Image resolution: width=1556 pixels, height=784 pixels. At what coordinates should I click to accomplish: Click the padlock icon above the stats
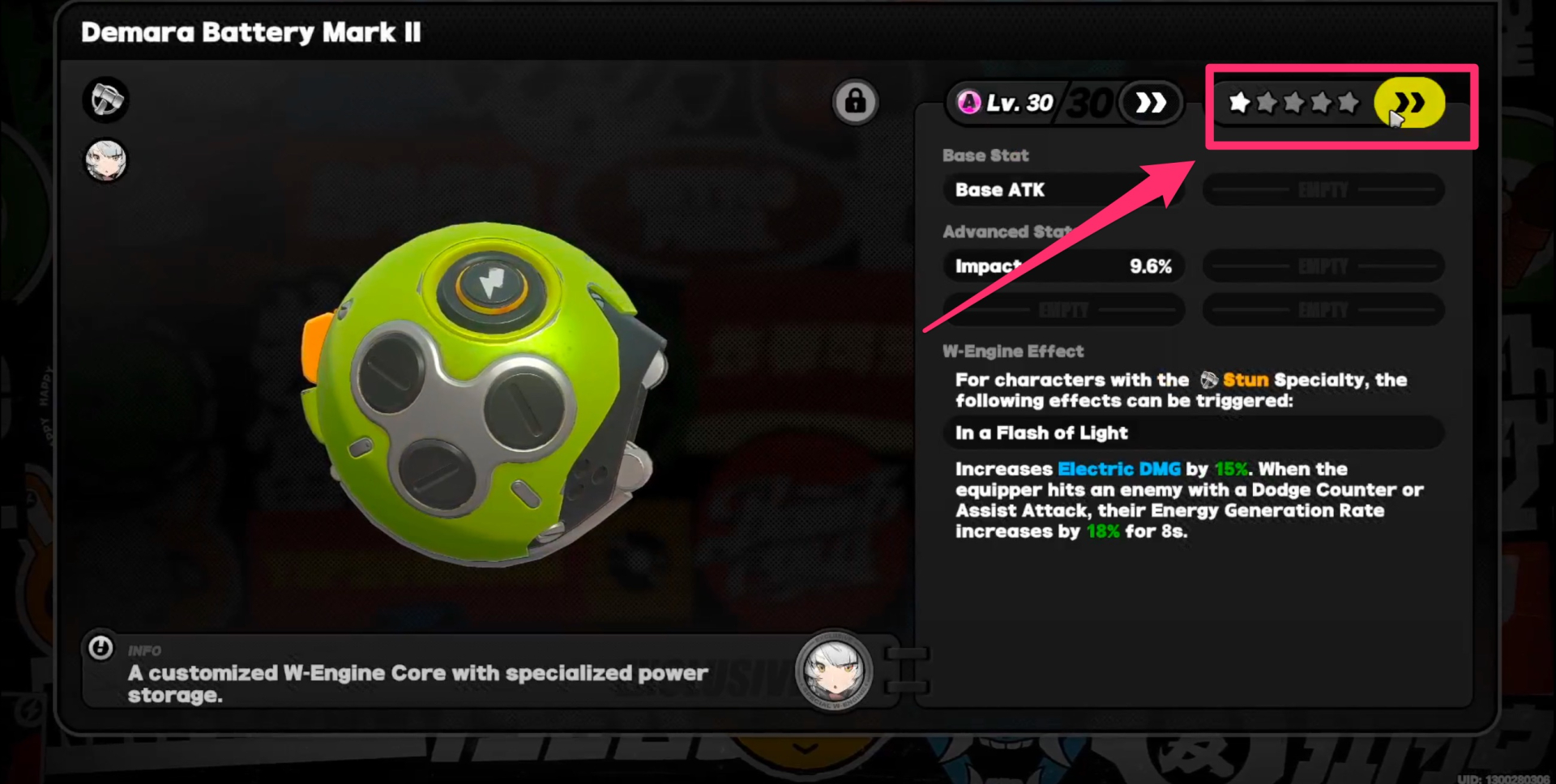[x=856, y=101]
